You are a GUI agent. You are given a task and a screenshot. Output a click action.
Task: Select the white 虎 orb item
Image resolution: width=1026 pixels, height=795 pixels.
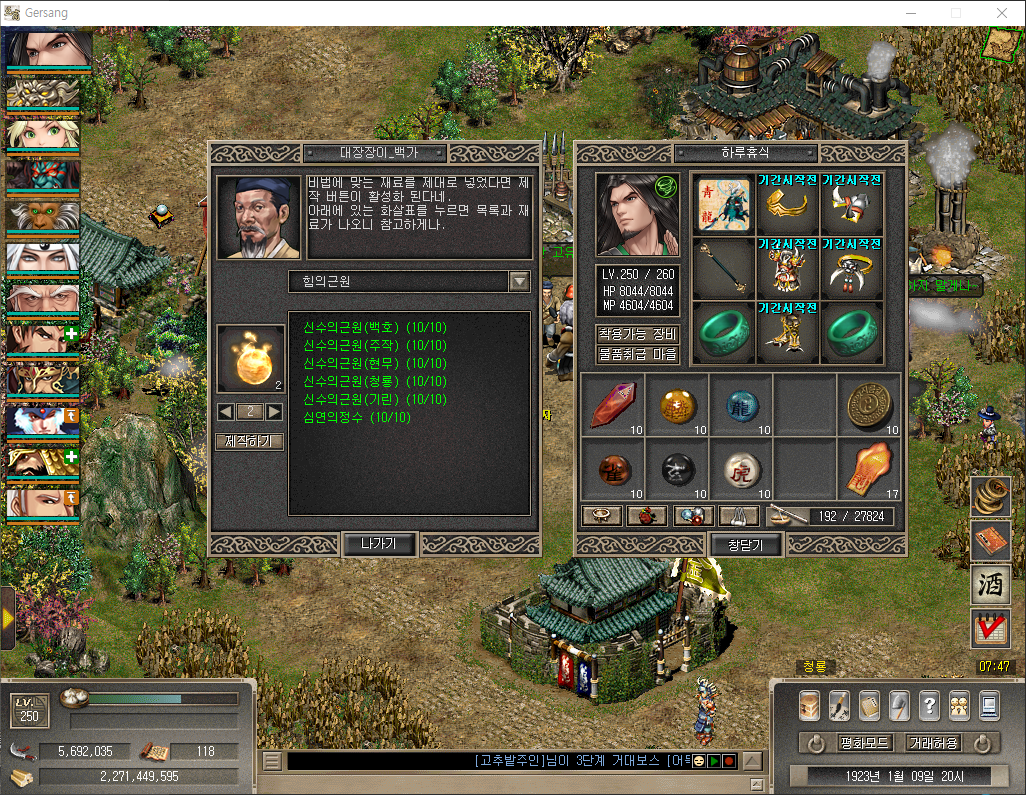742,468
